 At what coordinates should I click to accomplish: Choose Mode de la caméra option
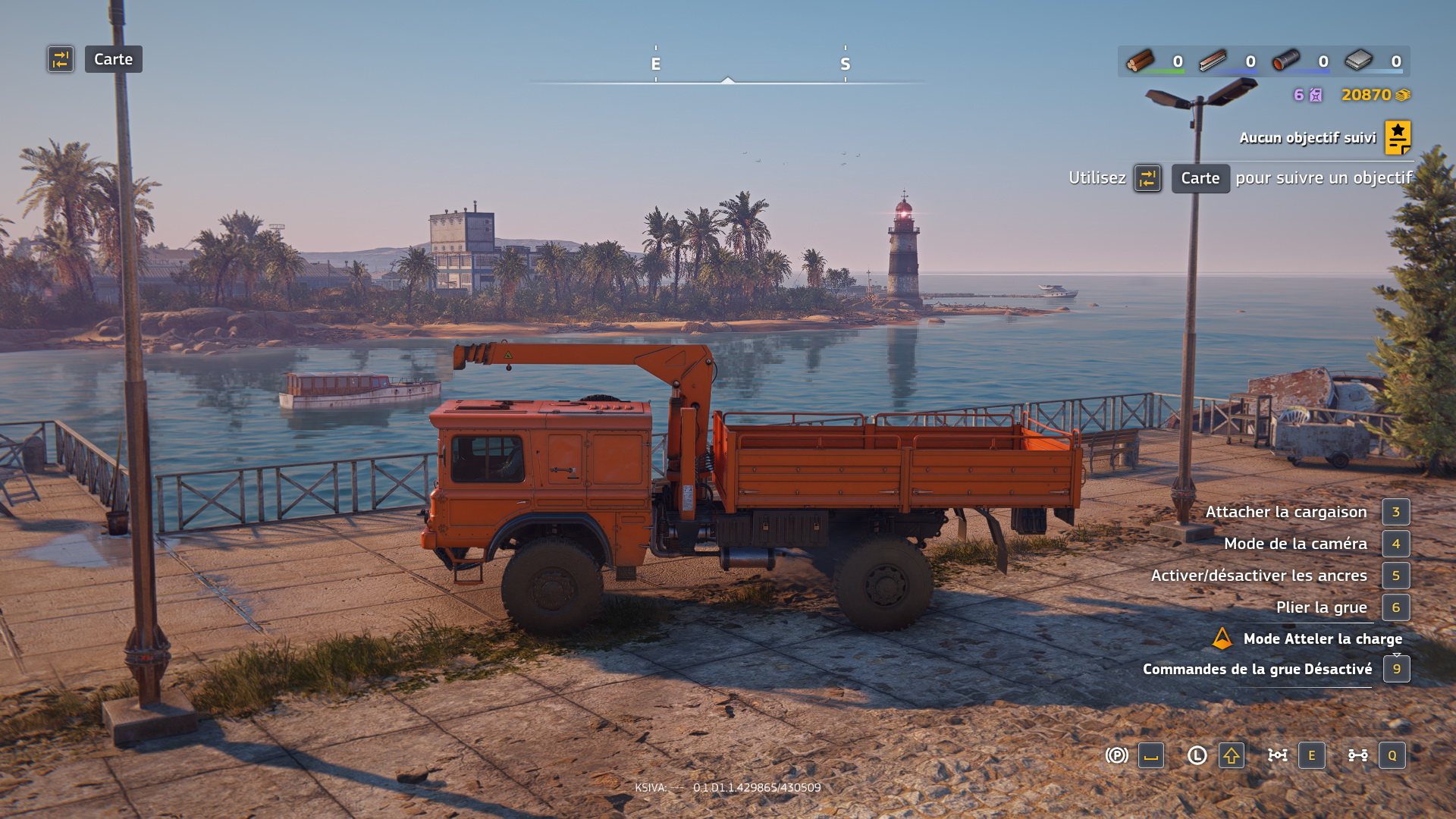pyautogui.click(x=1295, y=544)
